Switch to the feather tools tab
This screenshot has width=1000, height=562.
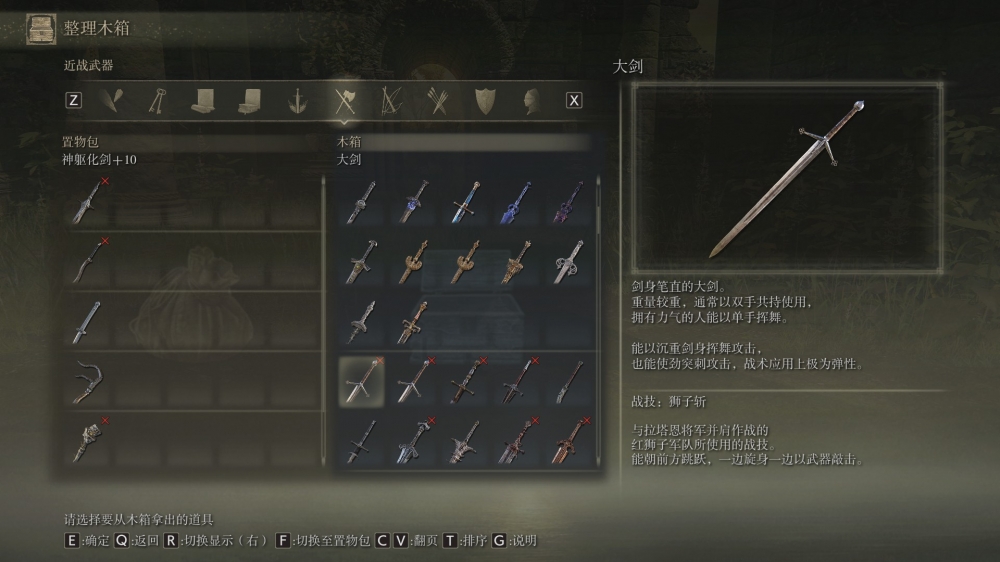pos(111,100)
